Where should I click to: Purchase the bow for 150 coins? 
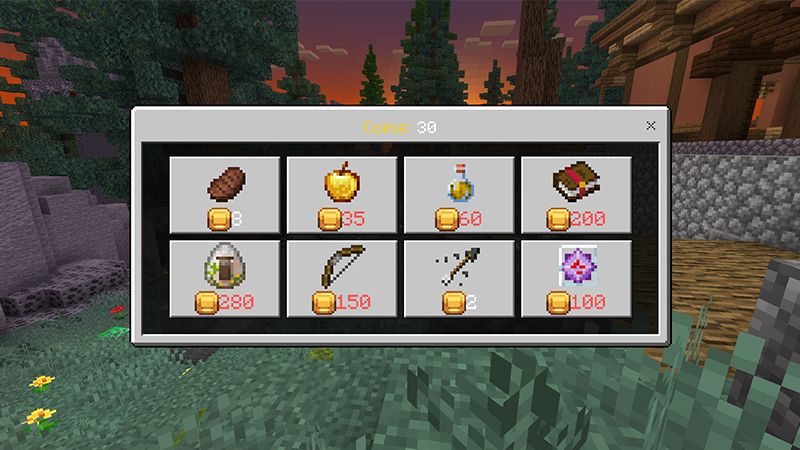pos(342,278)
